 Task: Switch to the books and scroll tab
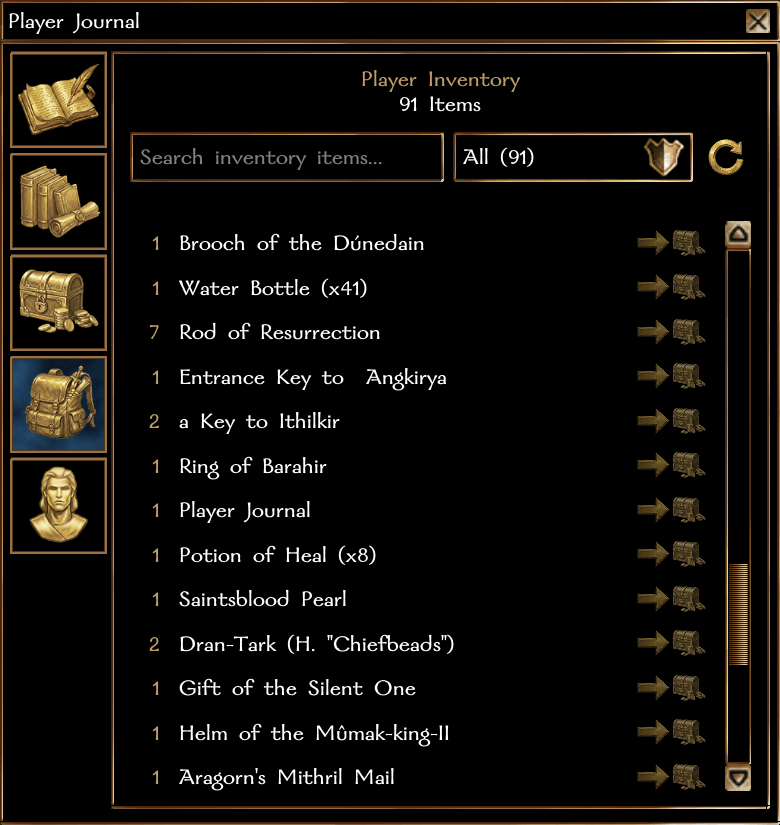click(x=58, y=201)
